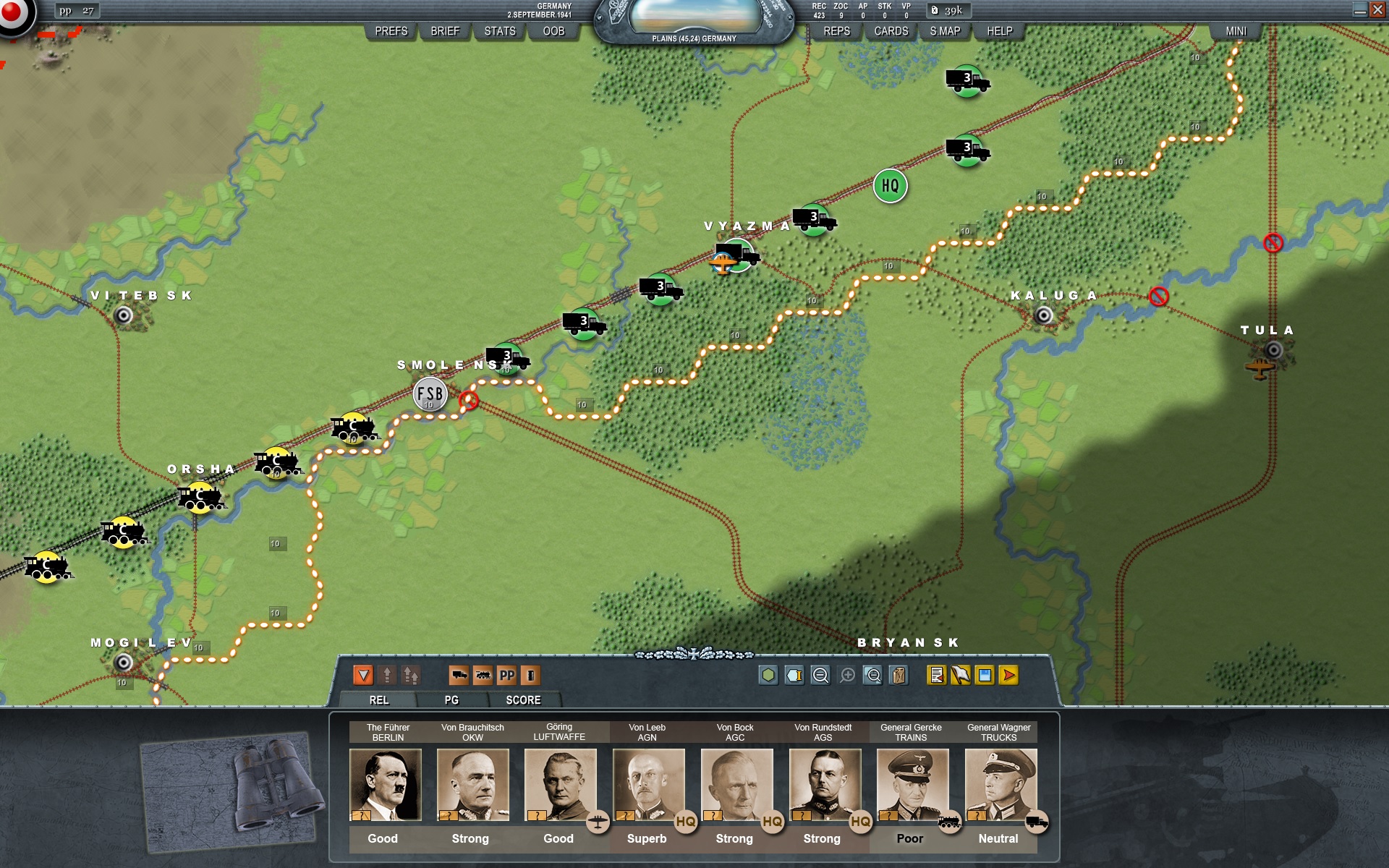Screen dimensions: 1389x868
Task: Open the OOB order of battle
Action: (553, 31)
